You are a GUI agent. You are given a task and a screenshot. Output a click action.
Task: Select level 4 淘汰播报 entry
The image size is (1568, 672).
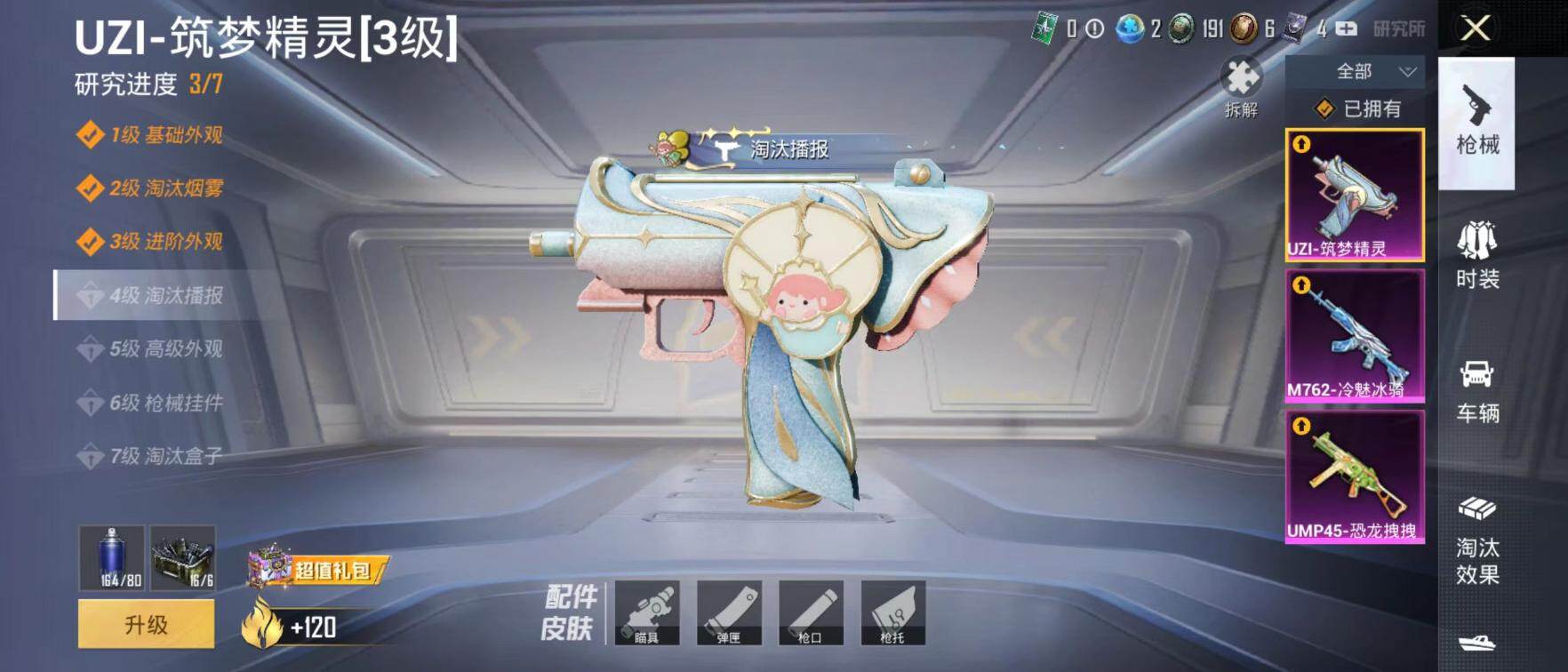click(x=151, y=295)
